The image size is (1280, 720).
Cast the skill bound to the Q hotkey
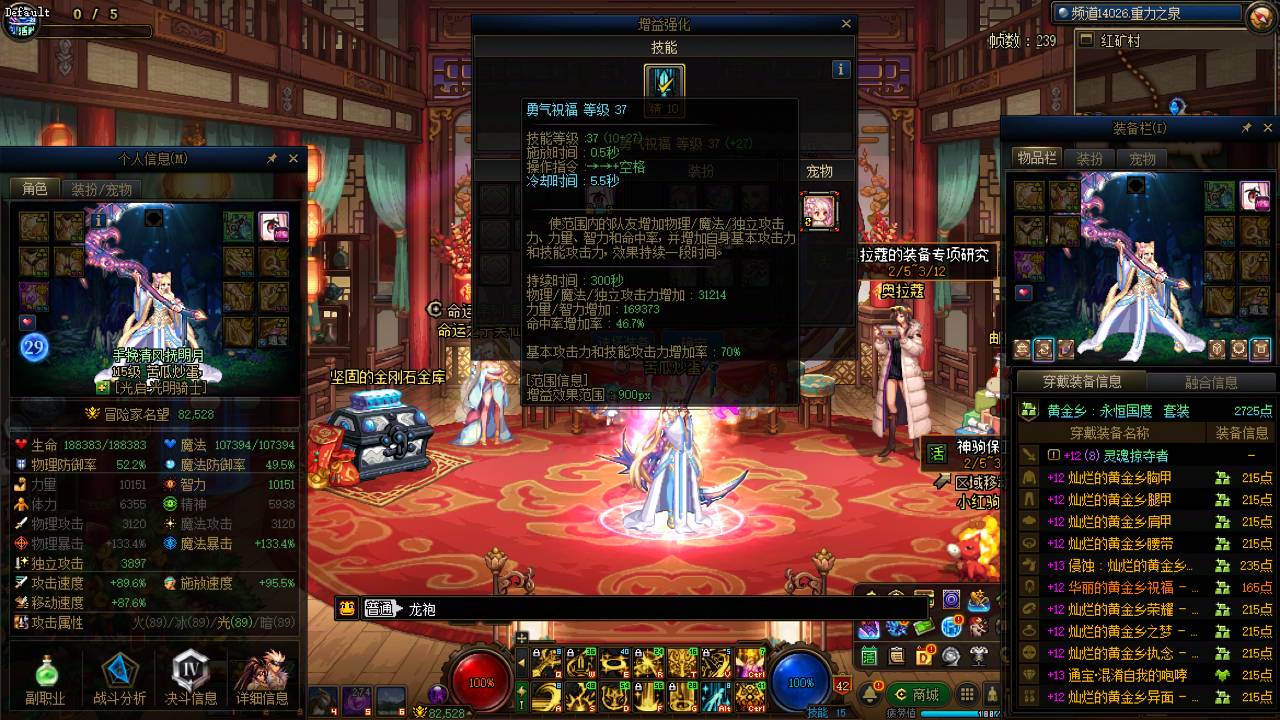click(x=547, y=661)
